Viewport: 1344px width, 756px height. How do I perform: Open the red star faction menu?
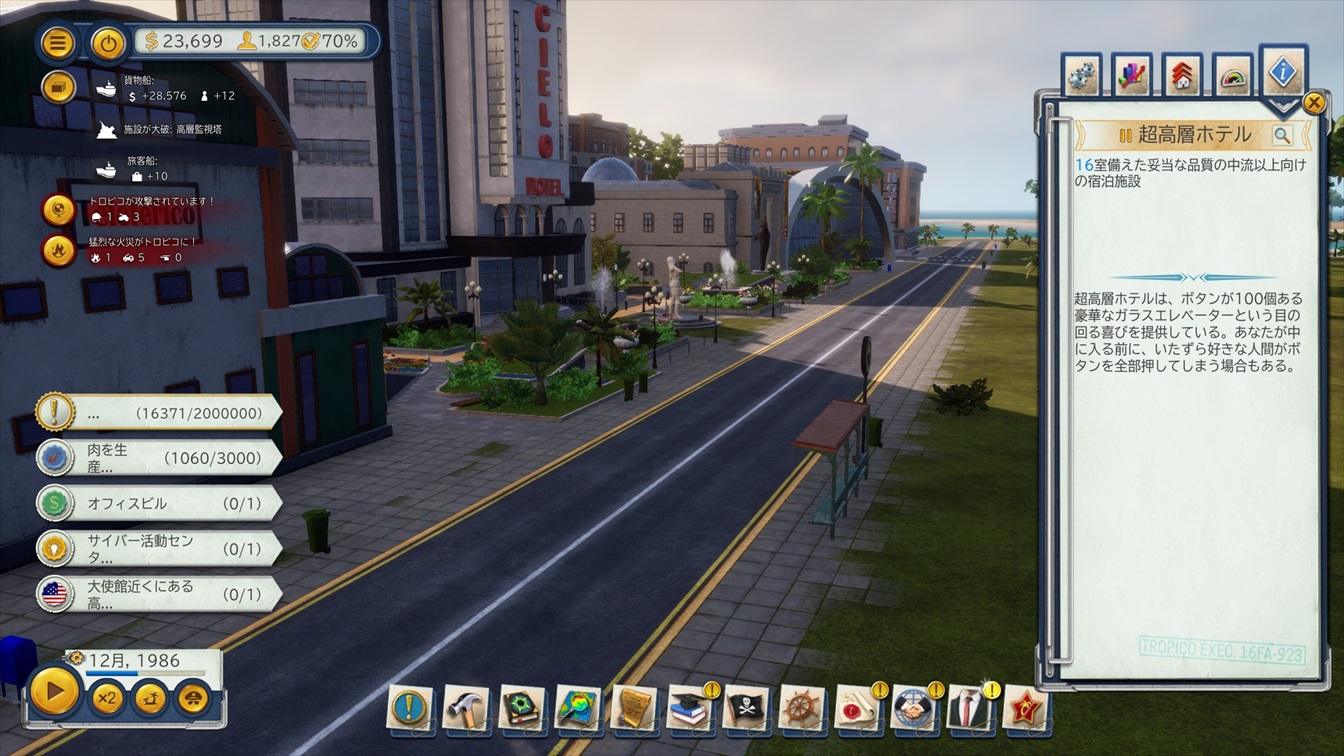(x=1025, y=708)
